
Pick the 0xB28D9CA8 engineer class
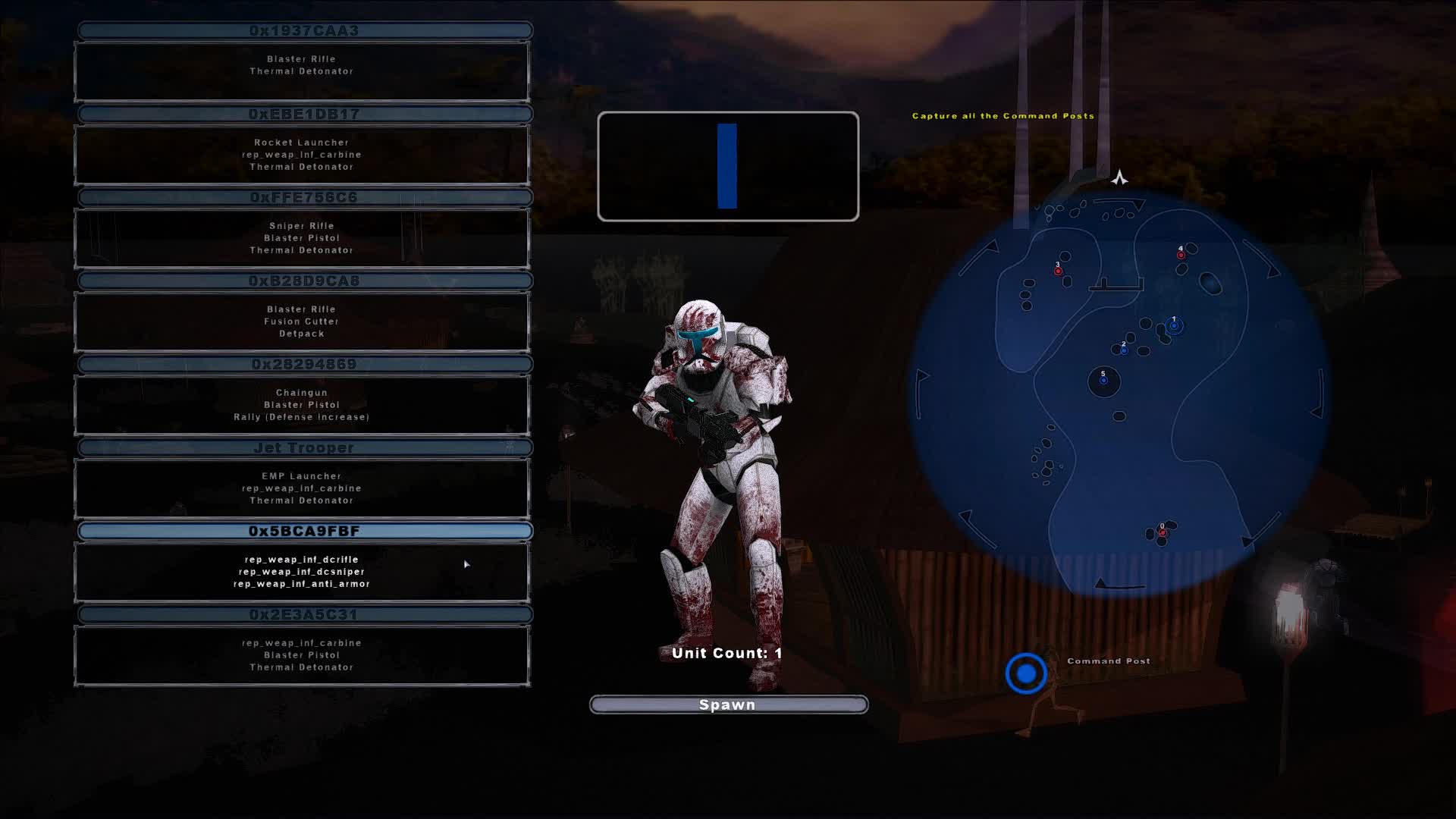[x=303, y=280]
